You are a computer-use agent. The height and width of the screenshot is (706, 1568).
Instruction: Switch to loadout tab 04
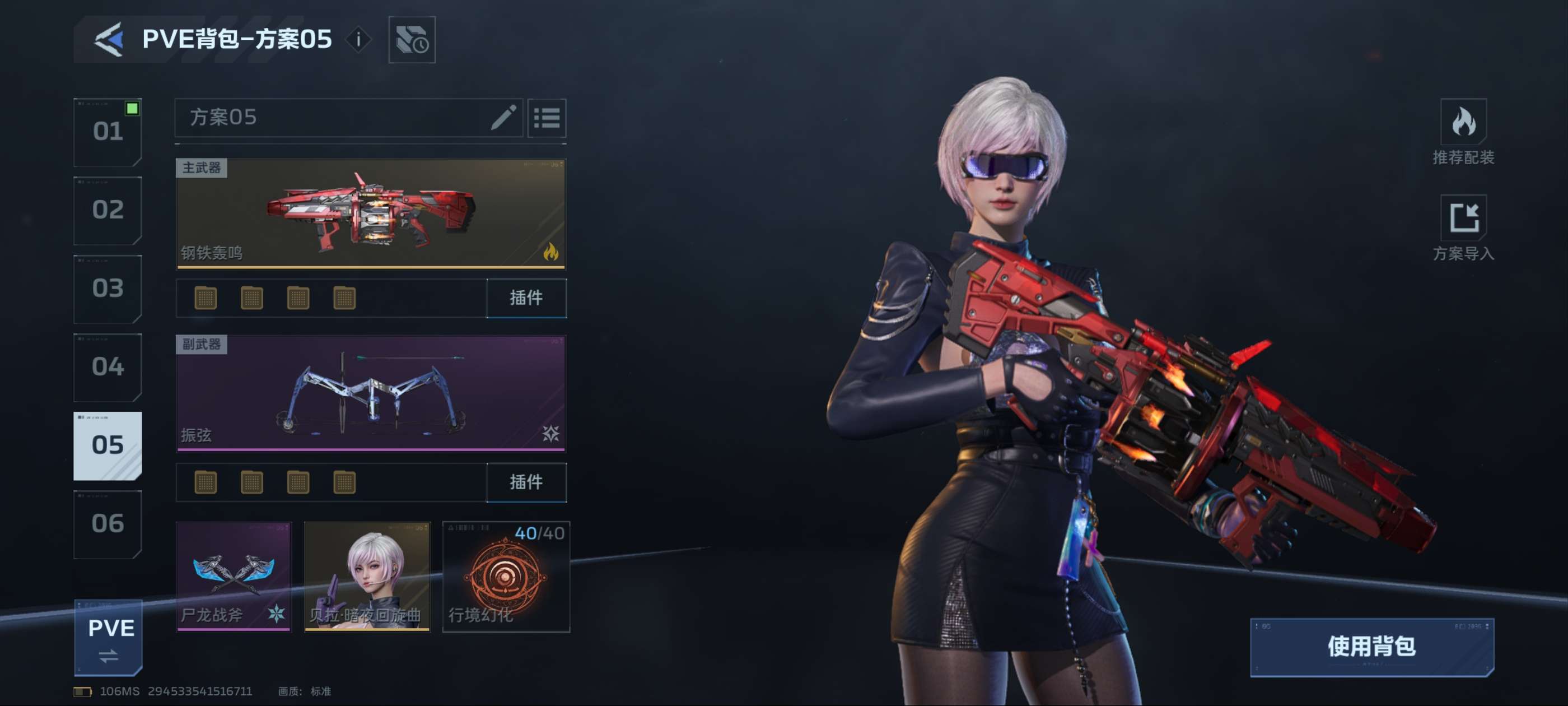(108, 366)
